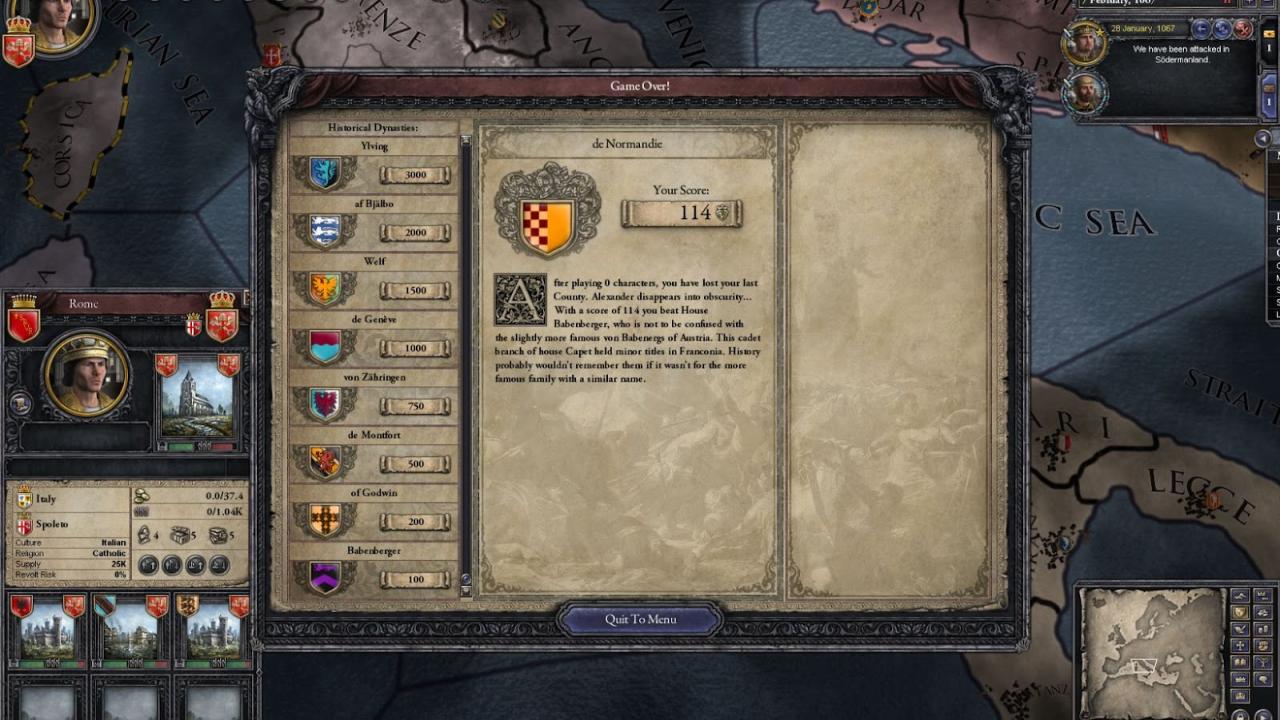Click the minimap of Europe
1280x720 pixels.
pyautogui.click(x=1152, y=652)
